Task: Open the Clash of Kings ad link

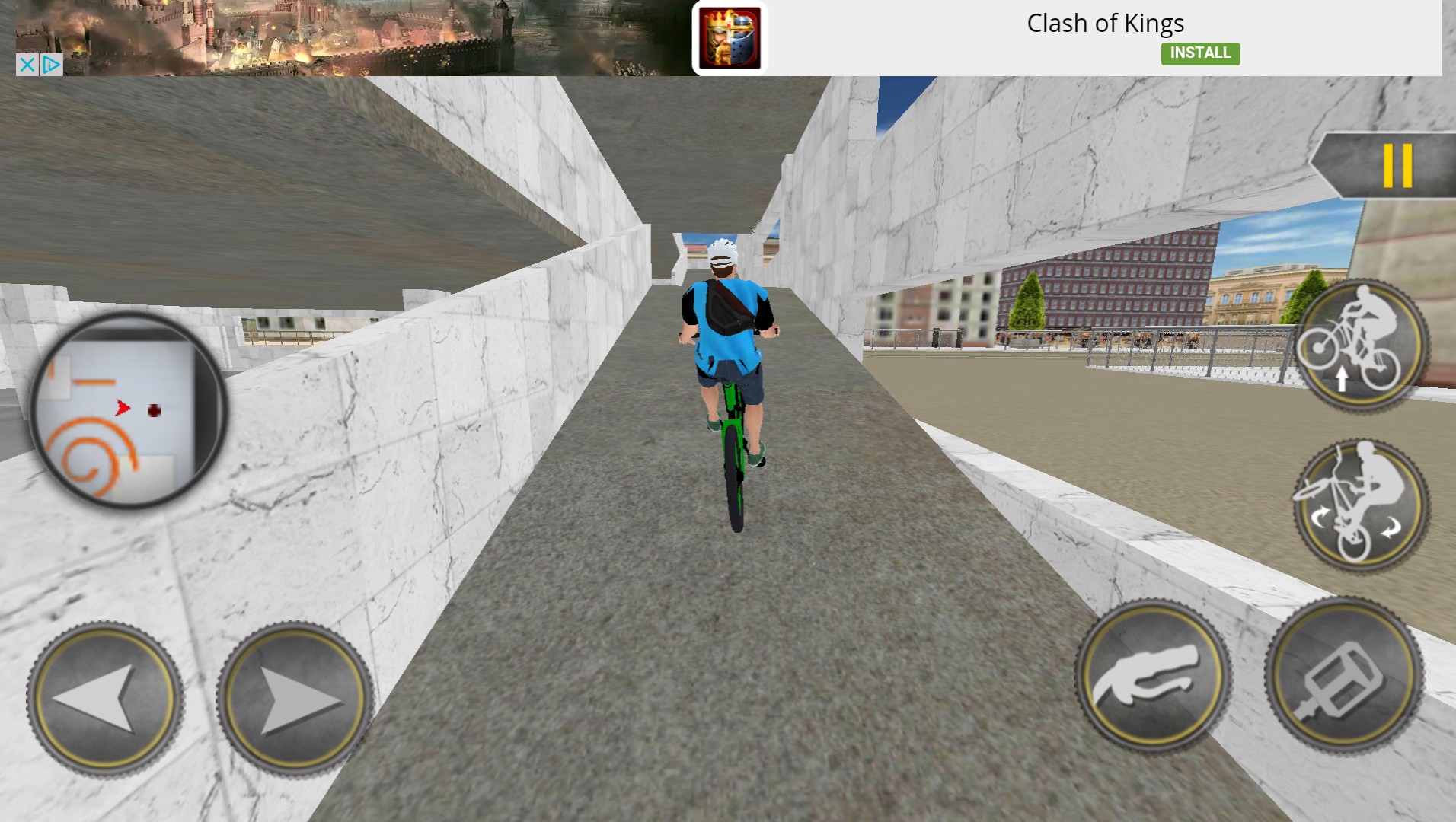Action: [1105, 24]
